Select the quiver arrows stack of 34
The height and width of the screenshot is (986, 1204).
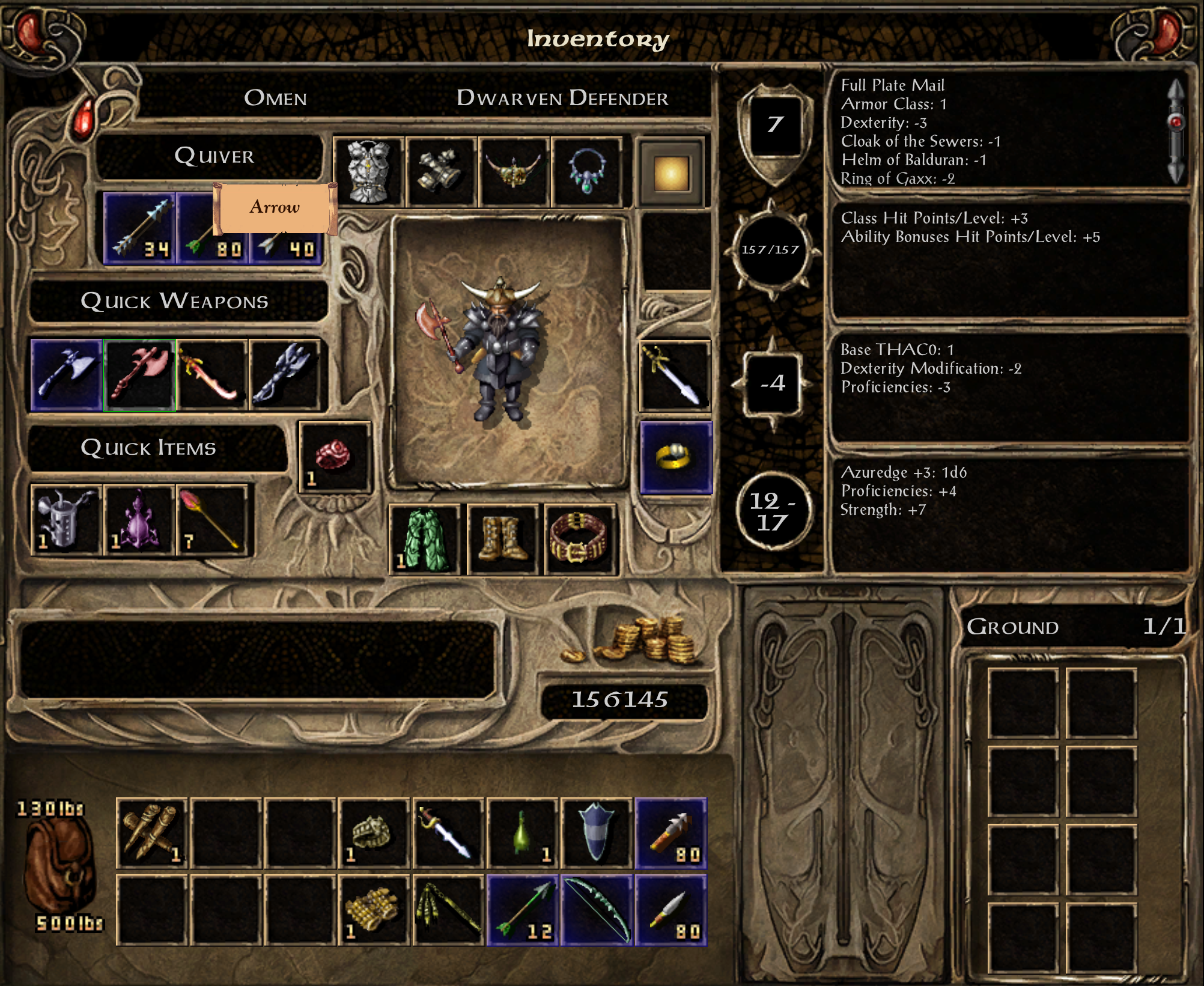click(139, 229)
